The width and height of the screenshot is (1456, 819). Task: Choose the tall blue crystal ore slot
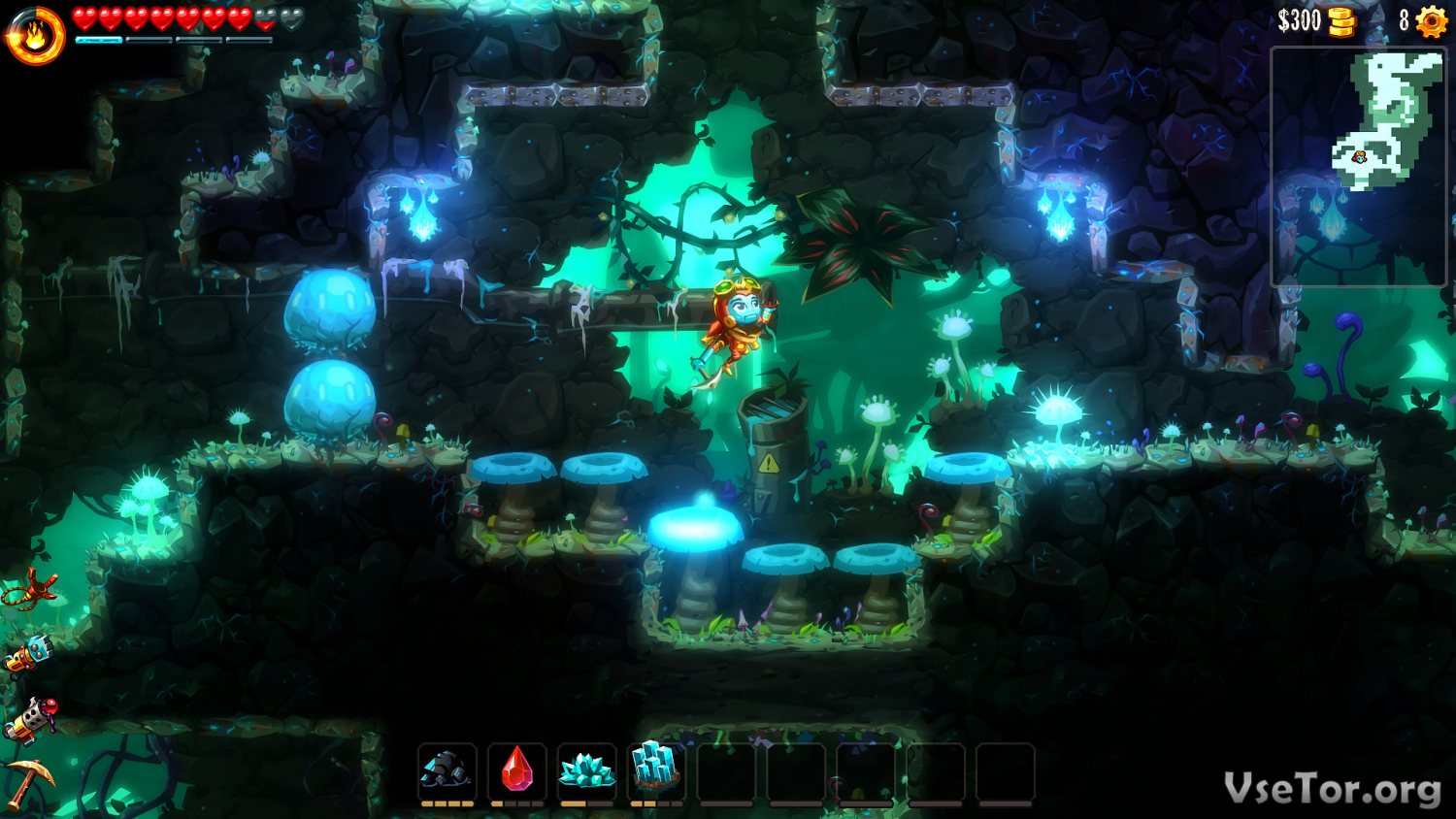tap(656, 770)
